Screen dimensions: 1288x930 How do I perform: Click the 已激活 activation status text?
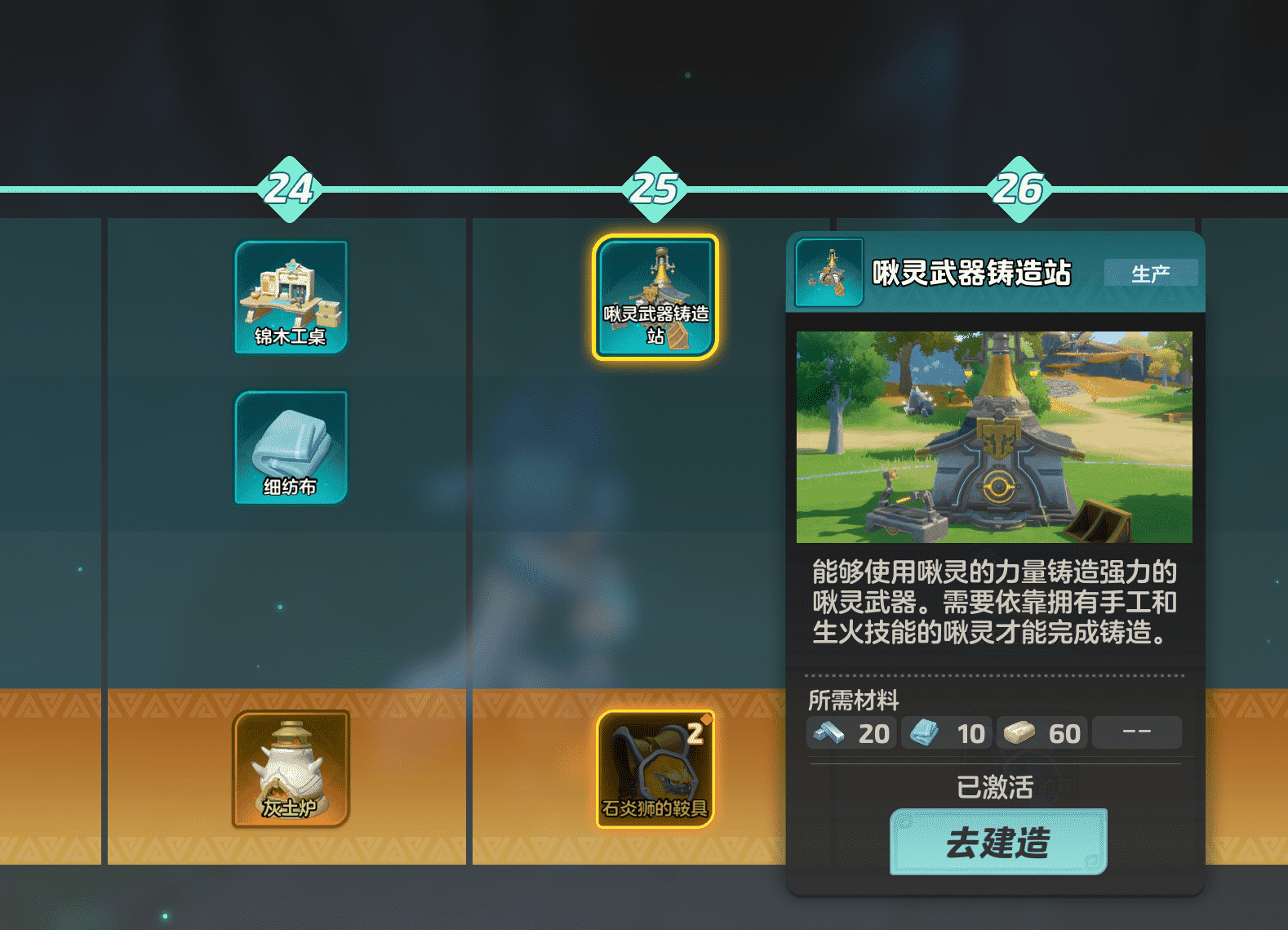point(997,787)
